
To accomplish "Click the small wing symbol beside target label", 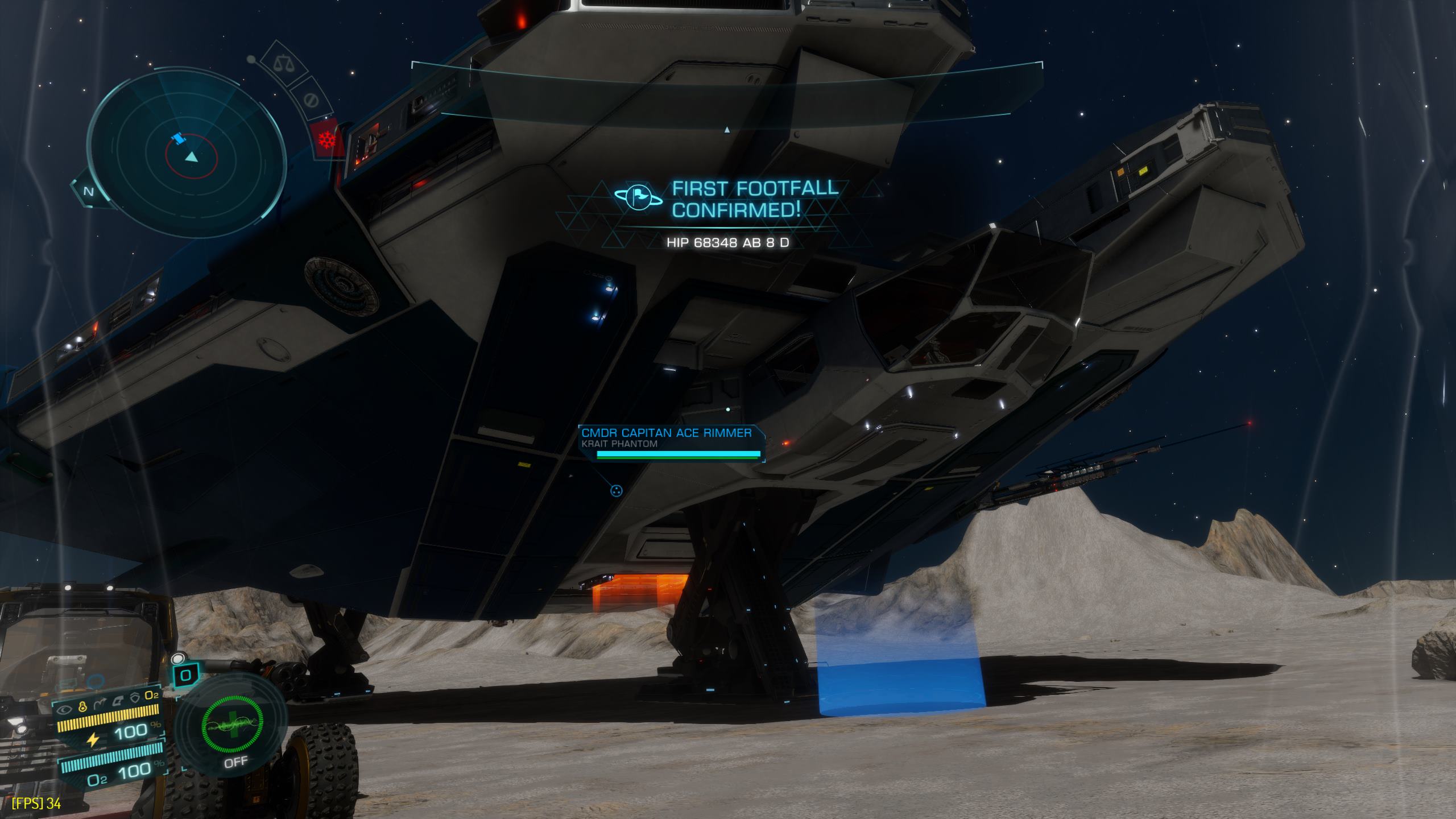I will tap(616, 490).
